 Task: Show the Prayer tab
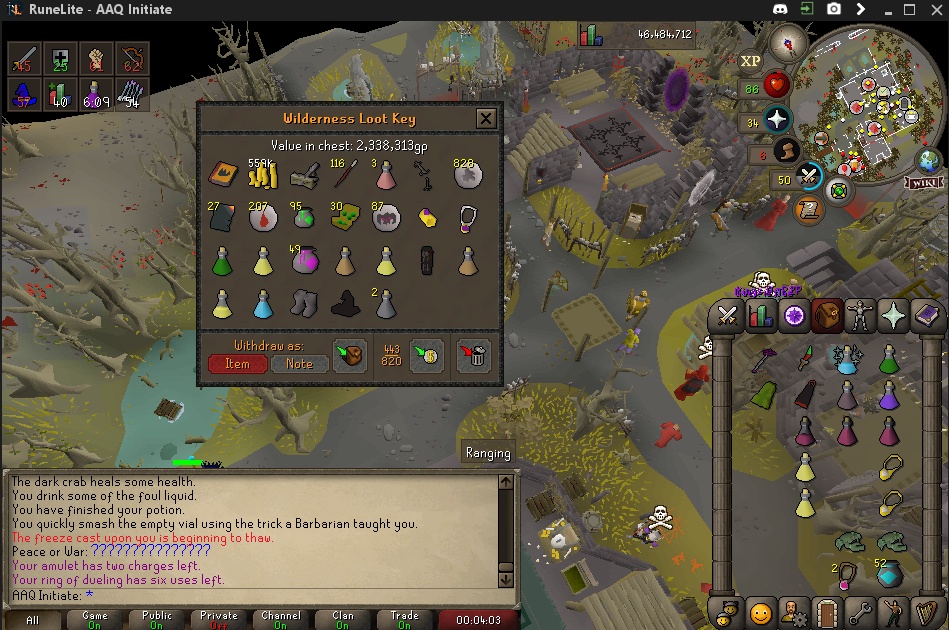tap(893, 317)
